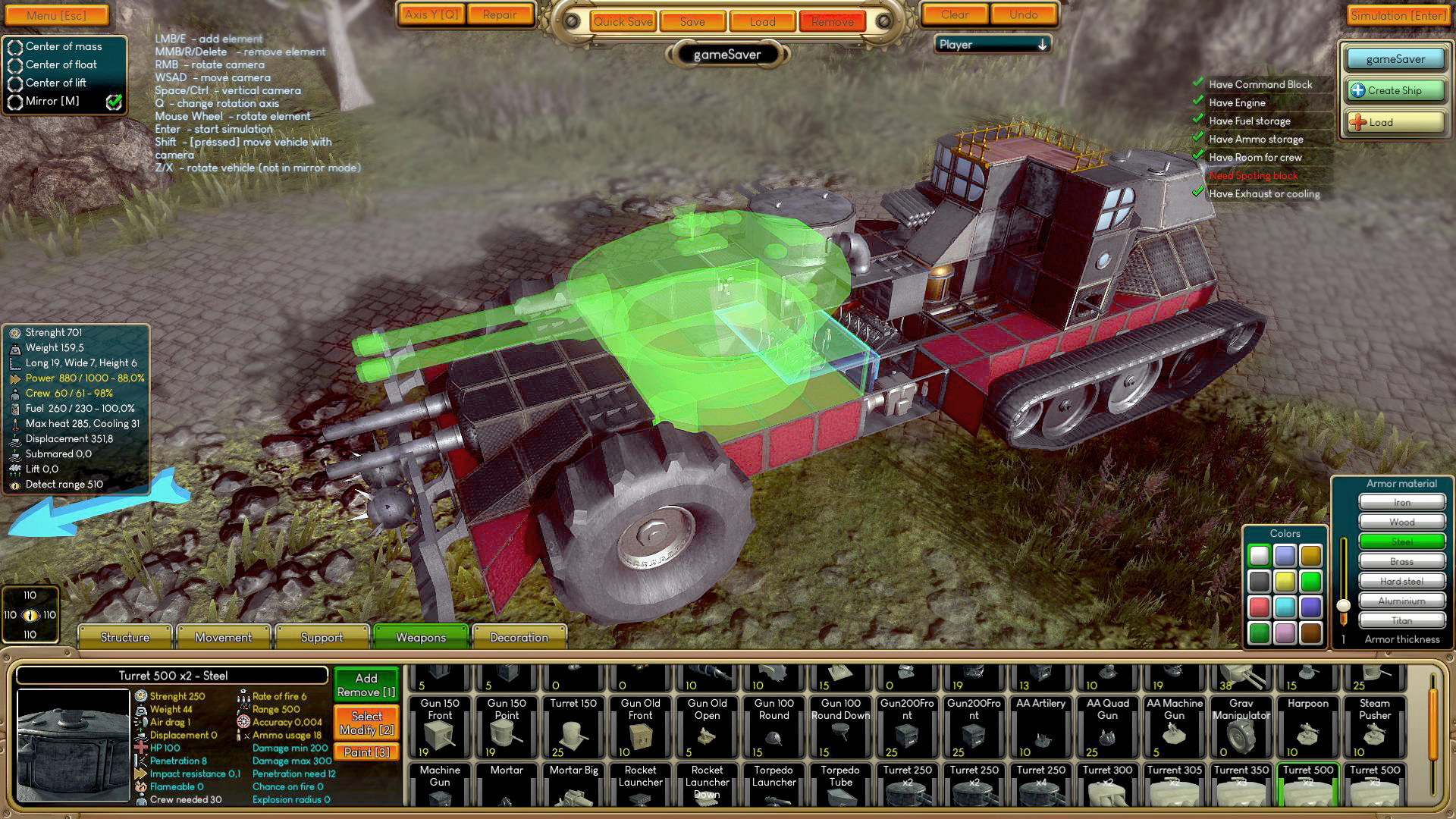Select the Grav Manipulator weapon
The width and height of the screenshot is (1456, 819).
coord(1240,724)
